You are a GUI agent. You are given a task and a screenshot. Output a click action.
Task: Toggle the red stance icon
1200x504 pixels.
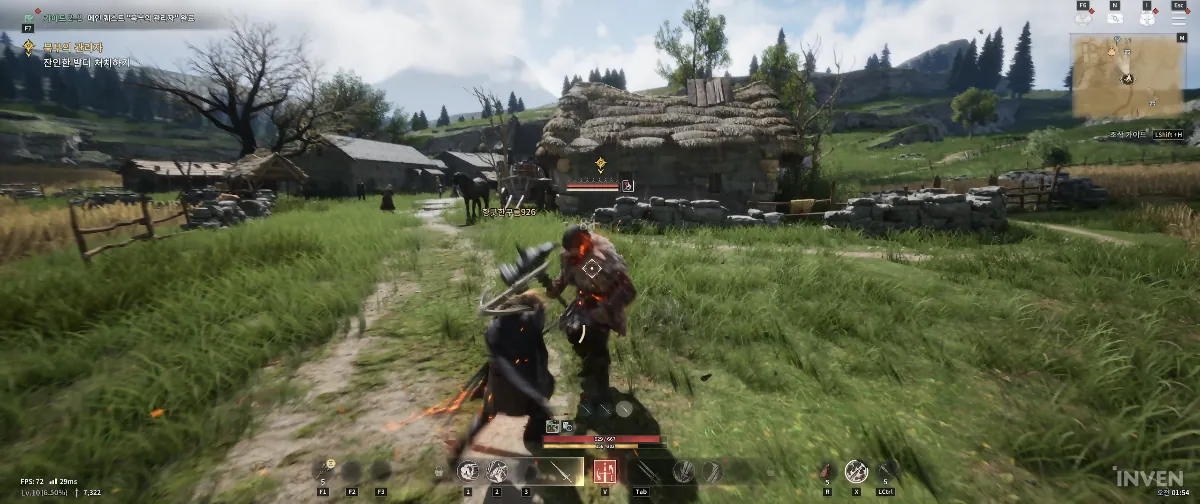tap(605, 471)
